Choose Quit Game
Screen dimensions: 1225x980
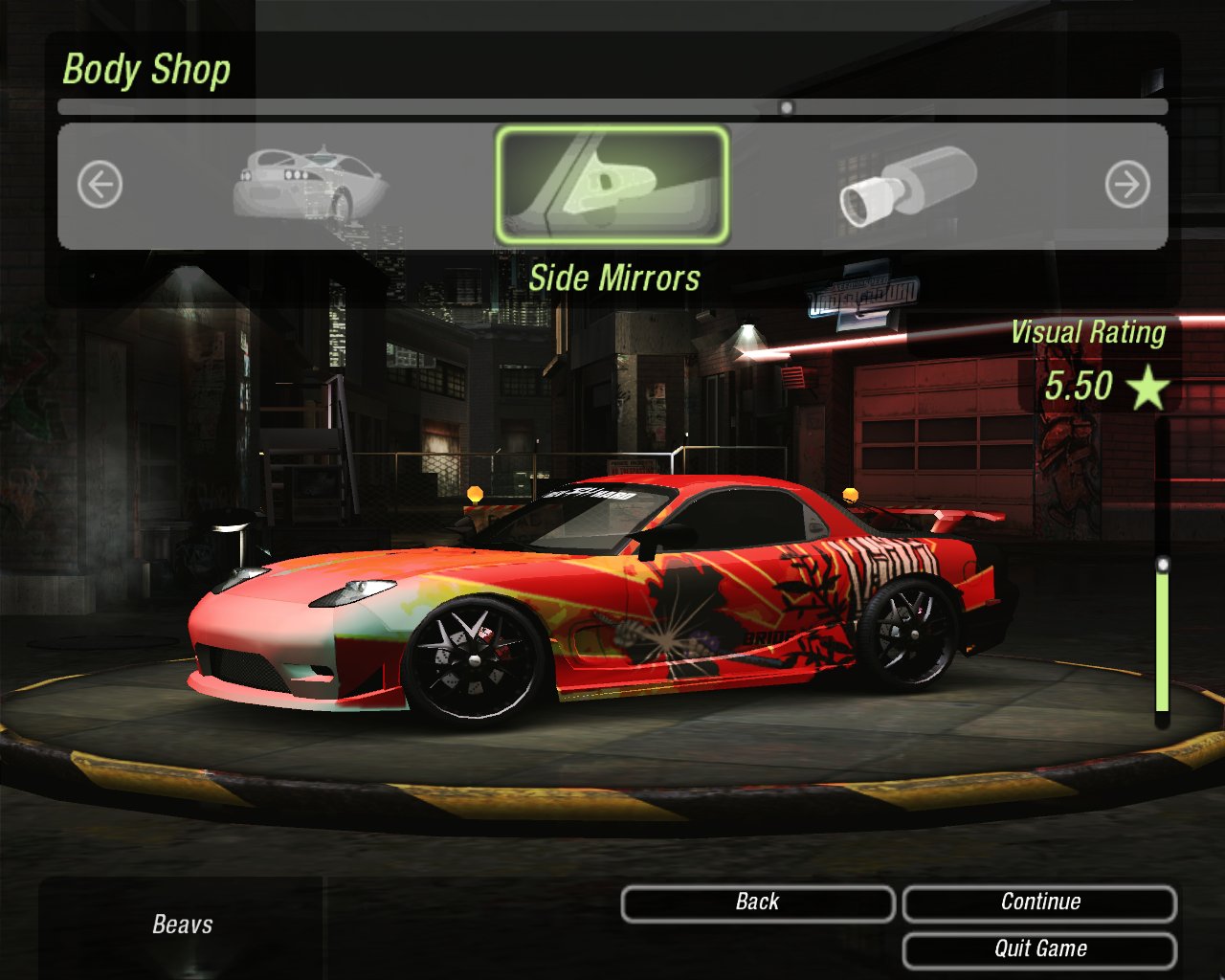(x=1039, y=949)
